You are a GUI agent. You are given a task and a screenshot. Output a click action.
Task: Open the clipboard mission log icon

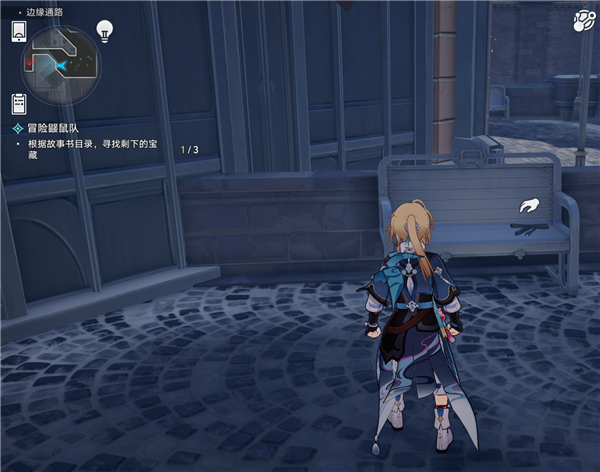[18, 102]
